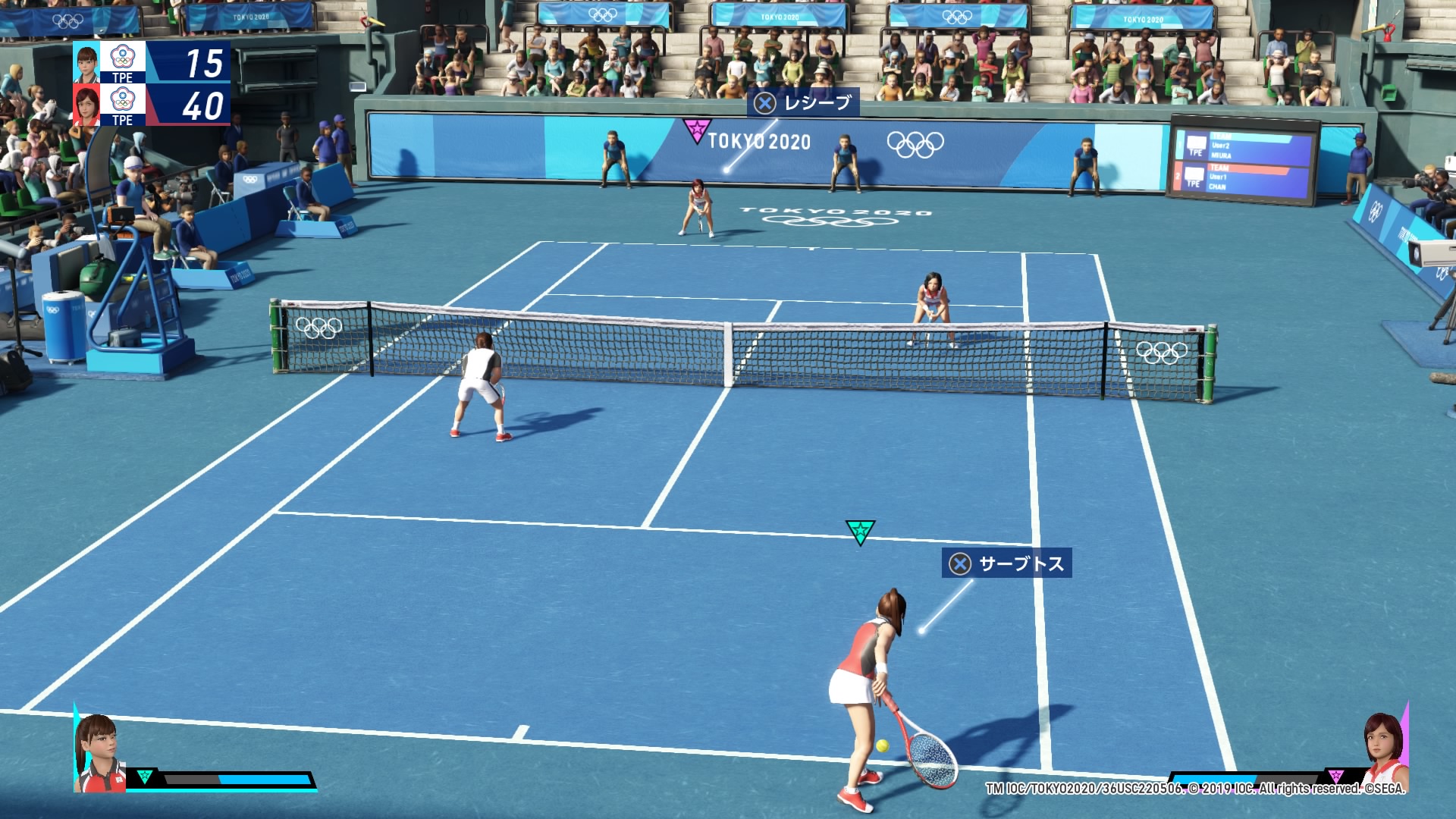
Task: Click the red-background scoreboard avatar
Action: point(86,105)
